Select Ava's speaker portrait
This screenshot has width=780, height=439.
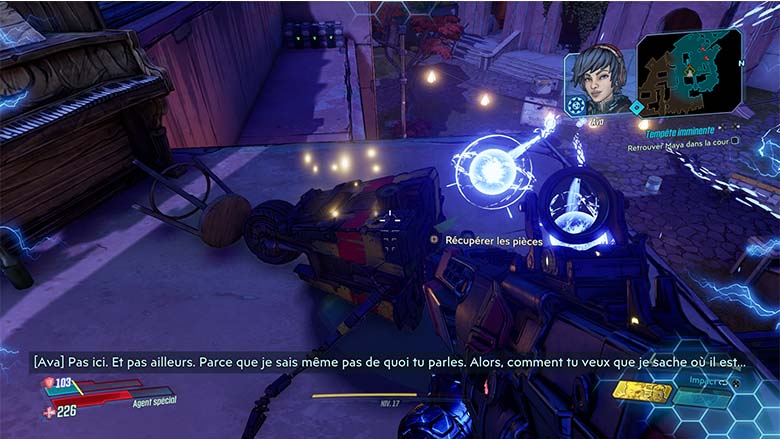(x=600, y=78)
